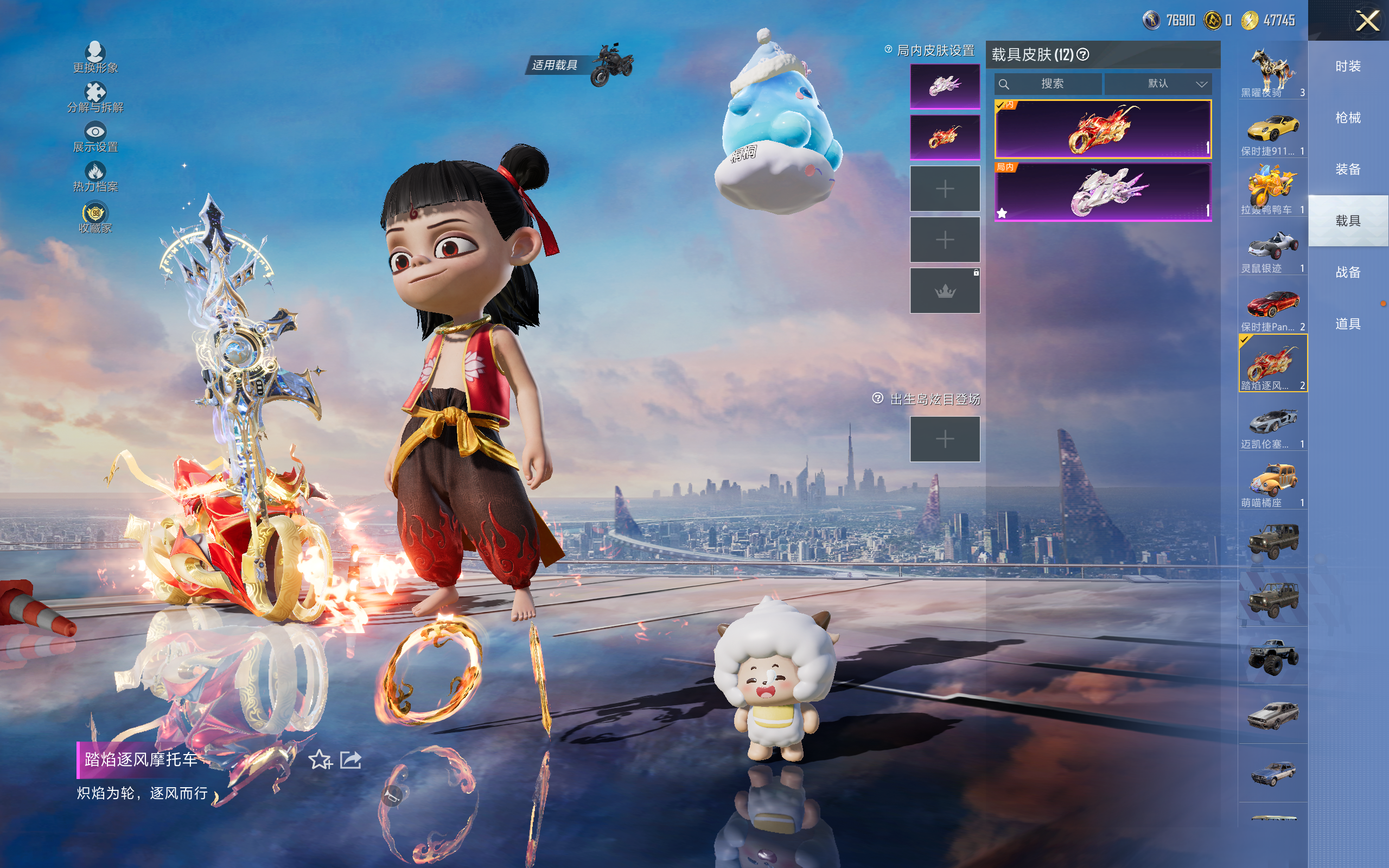Add a 出生岛炫目登场 entrance slot

945,439
